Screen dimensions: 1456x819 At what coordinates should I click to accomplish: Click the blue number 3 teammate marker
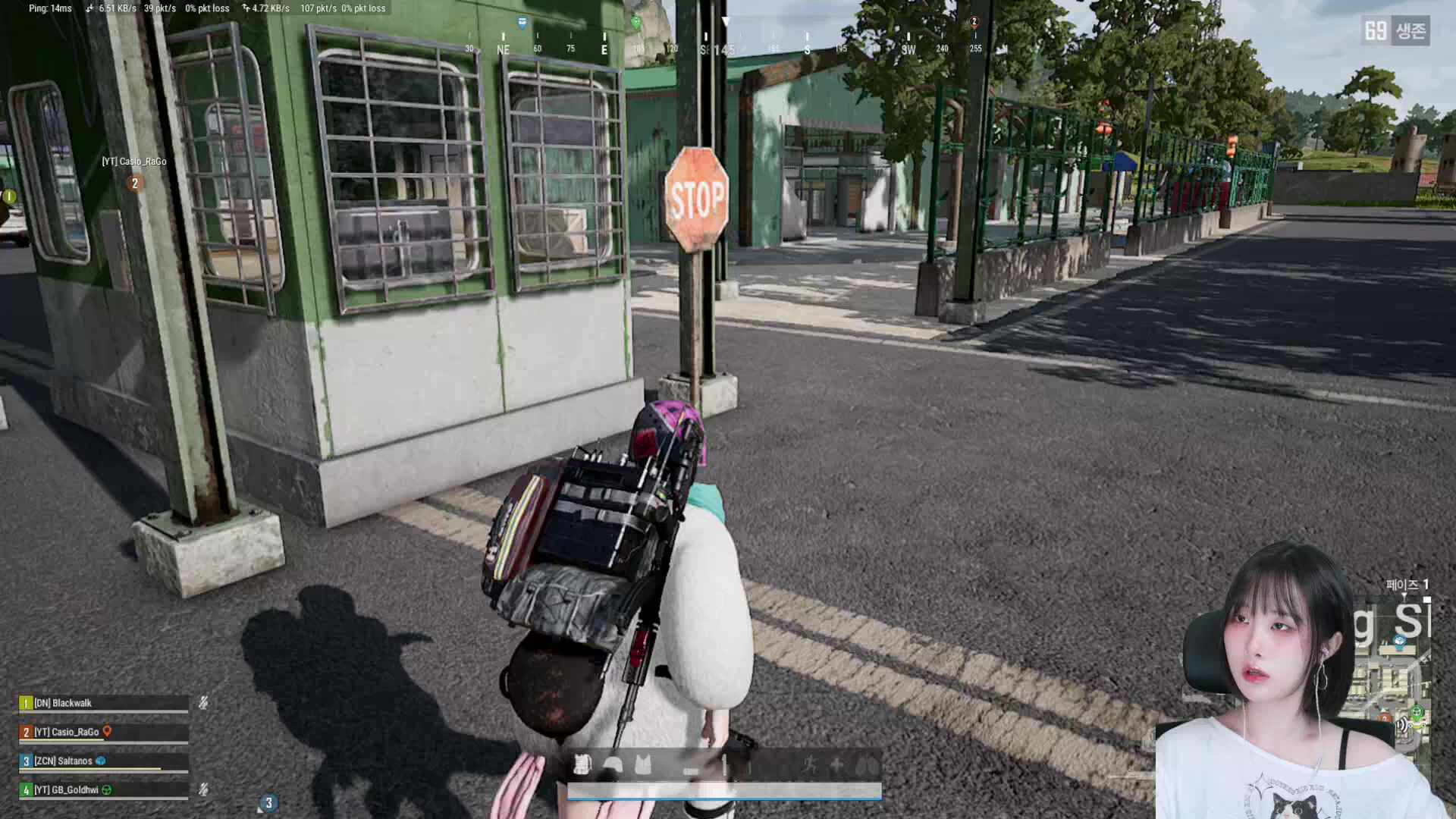(x=268, y=803)
